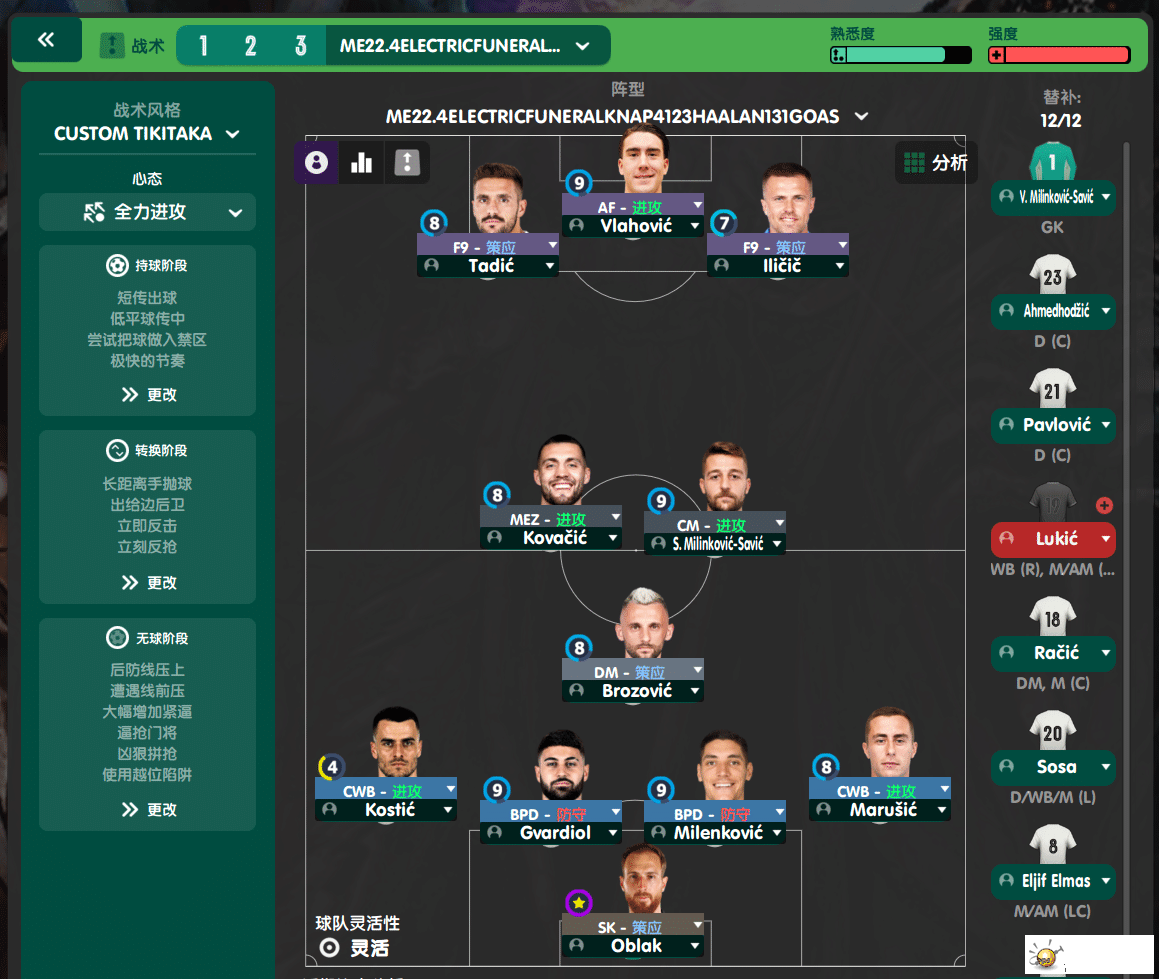Switch to tactic slot 2

[x=250, y=46]
